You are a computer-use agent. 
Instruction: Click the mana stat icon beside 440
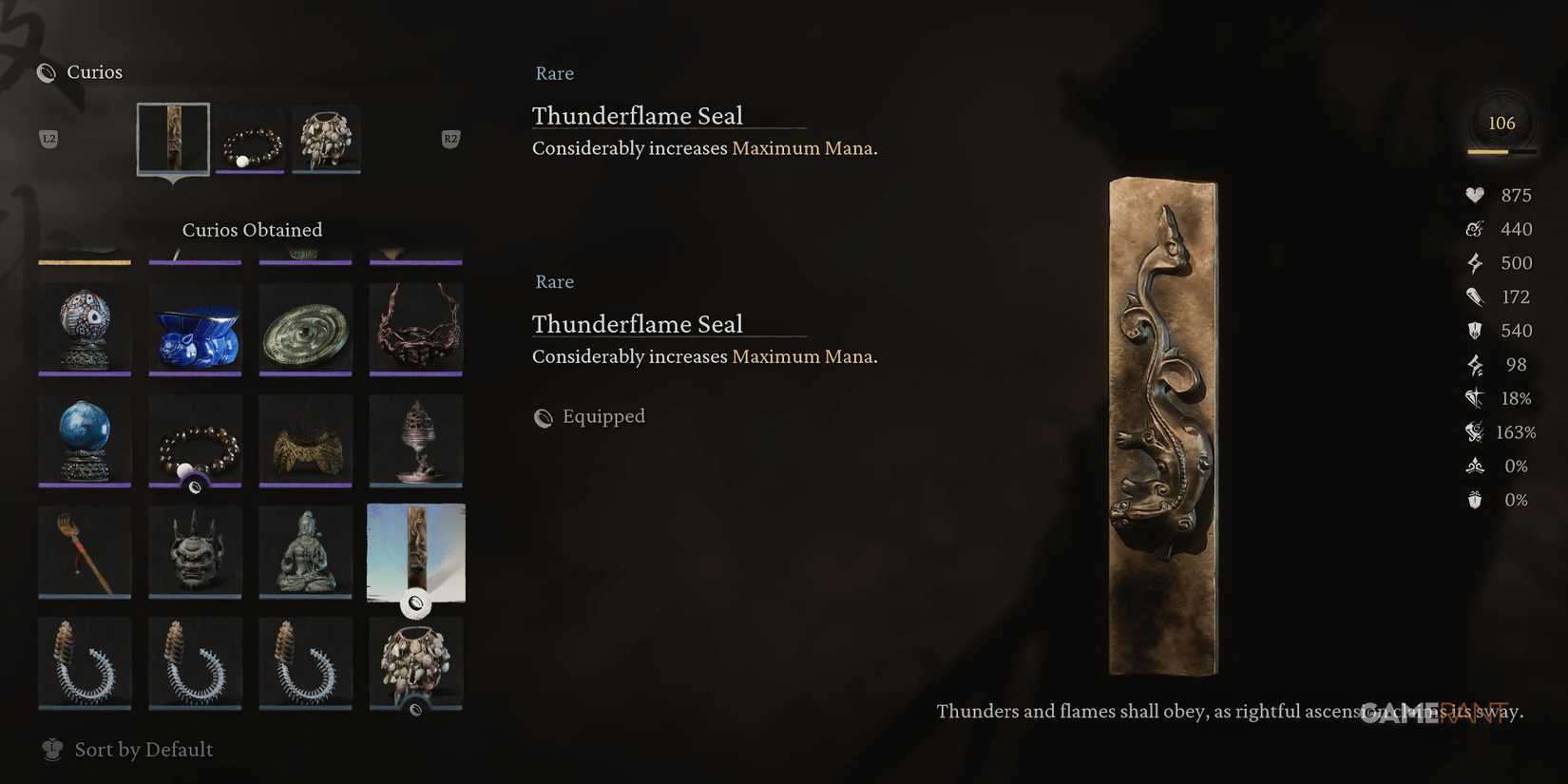tap(1475, 229)
